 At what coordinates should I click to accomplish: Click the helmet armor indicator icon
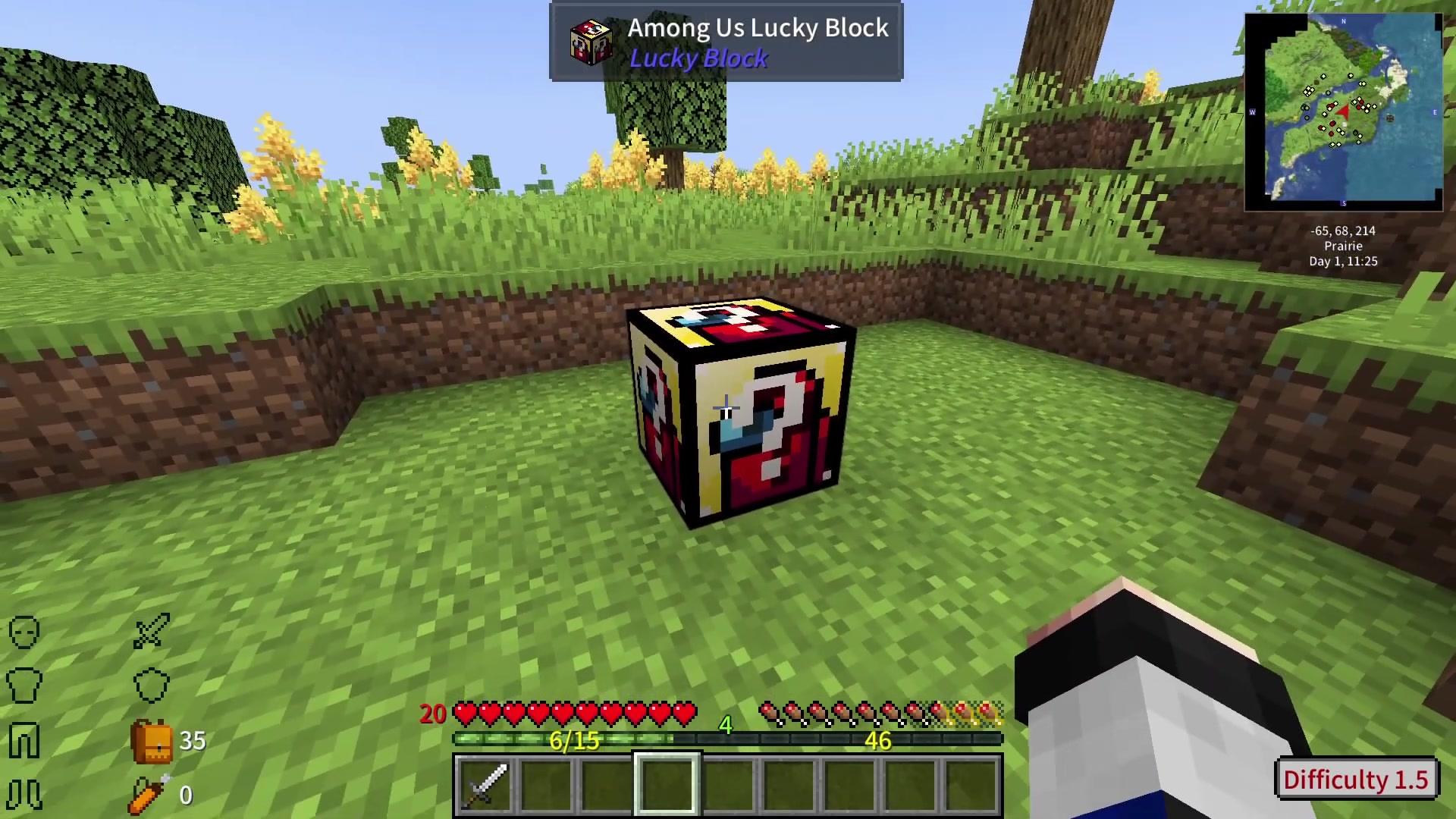[x=23, y=632]
